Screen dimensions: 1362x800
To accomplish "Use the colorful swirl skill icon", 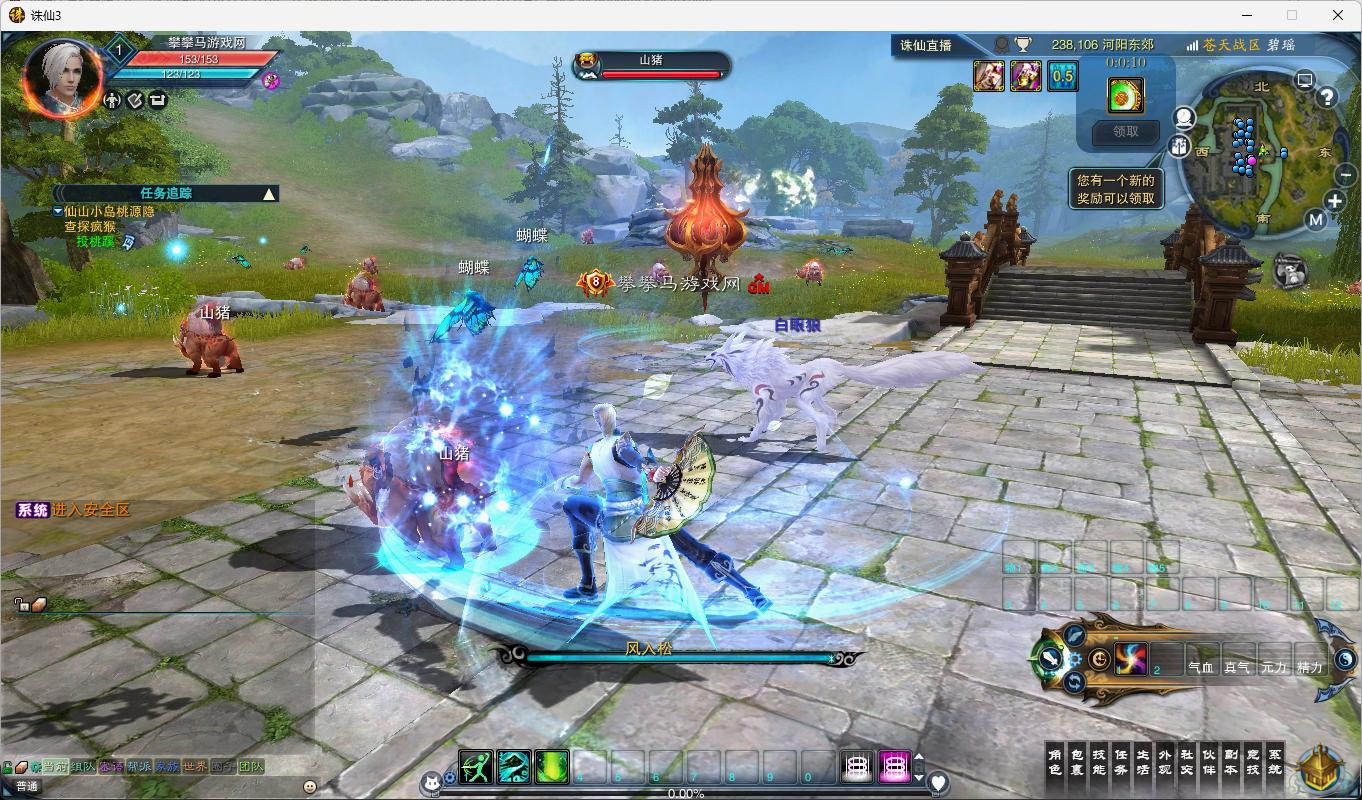I will tap(1131, 658).
